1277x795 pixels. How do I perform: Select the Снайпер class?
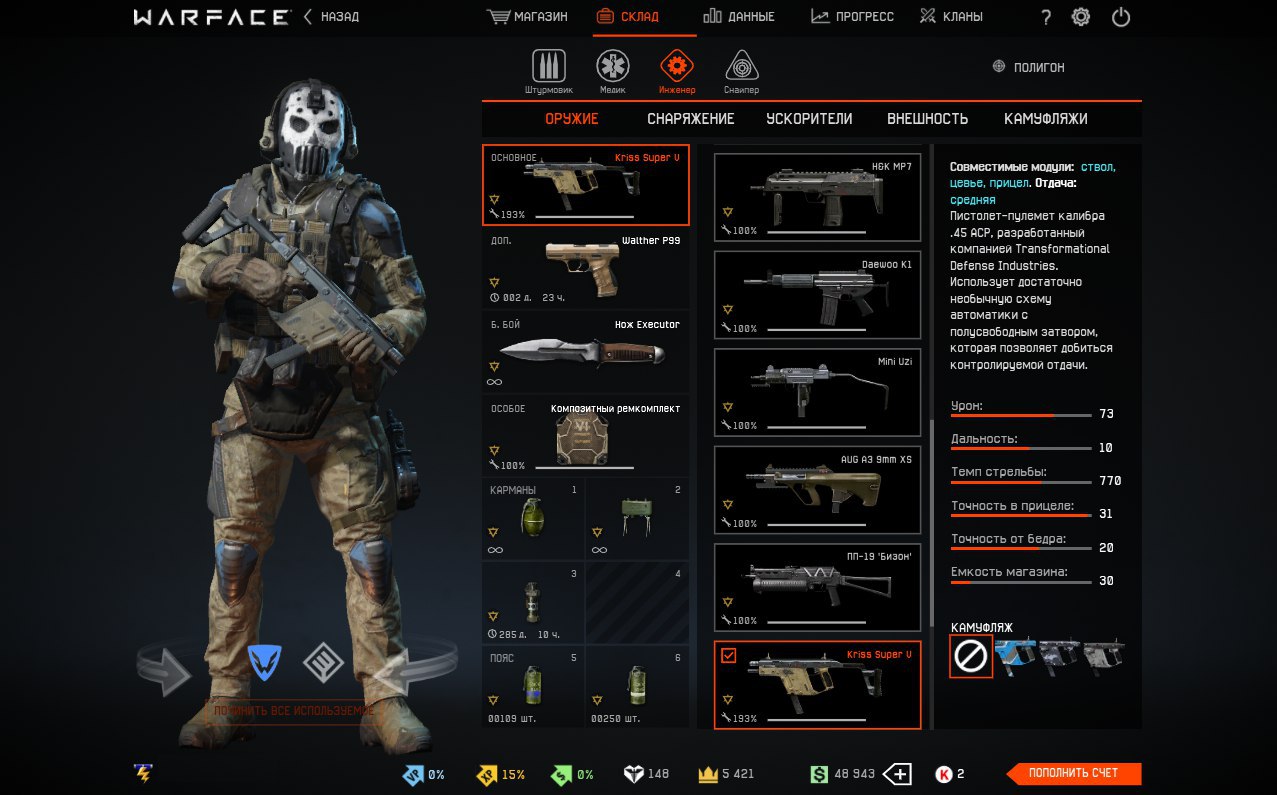(x=741, y=71)
